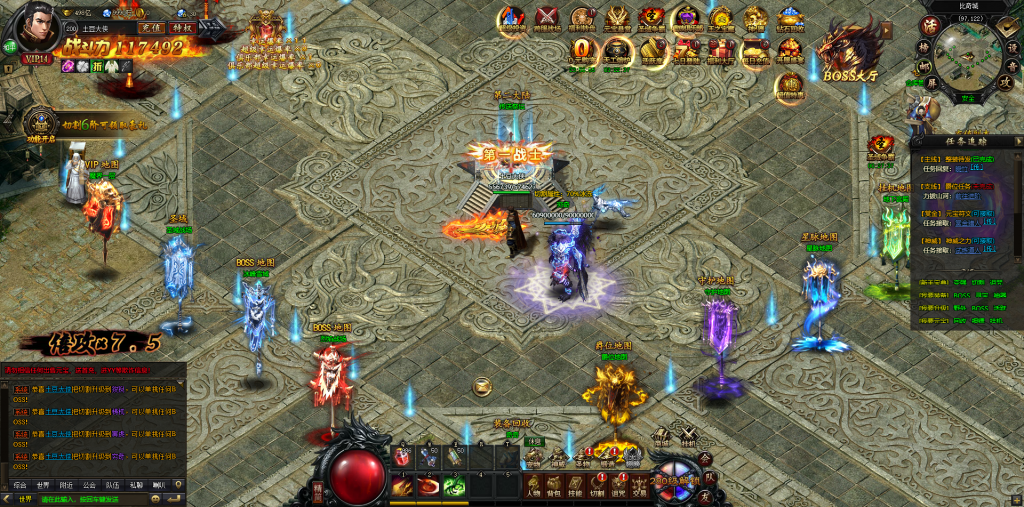Activate the green claw skill
Image resolution: width=1024 pixels, height=507 pixels.
click(x=454, y=486)
